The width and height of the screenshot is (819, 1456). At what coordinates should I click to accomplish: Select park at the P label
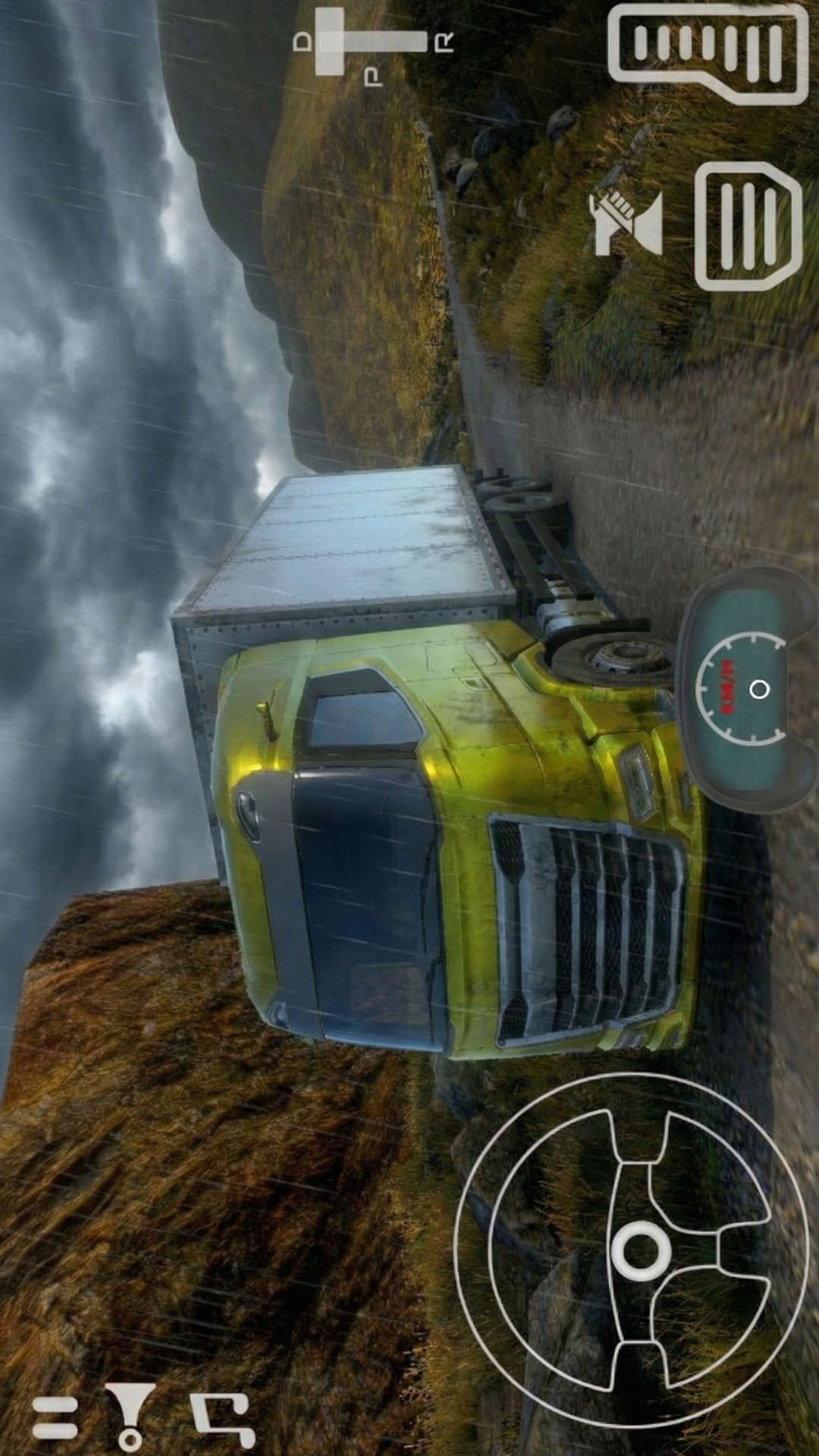click(x=373, y=77)
